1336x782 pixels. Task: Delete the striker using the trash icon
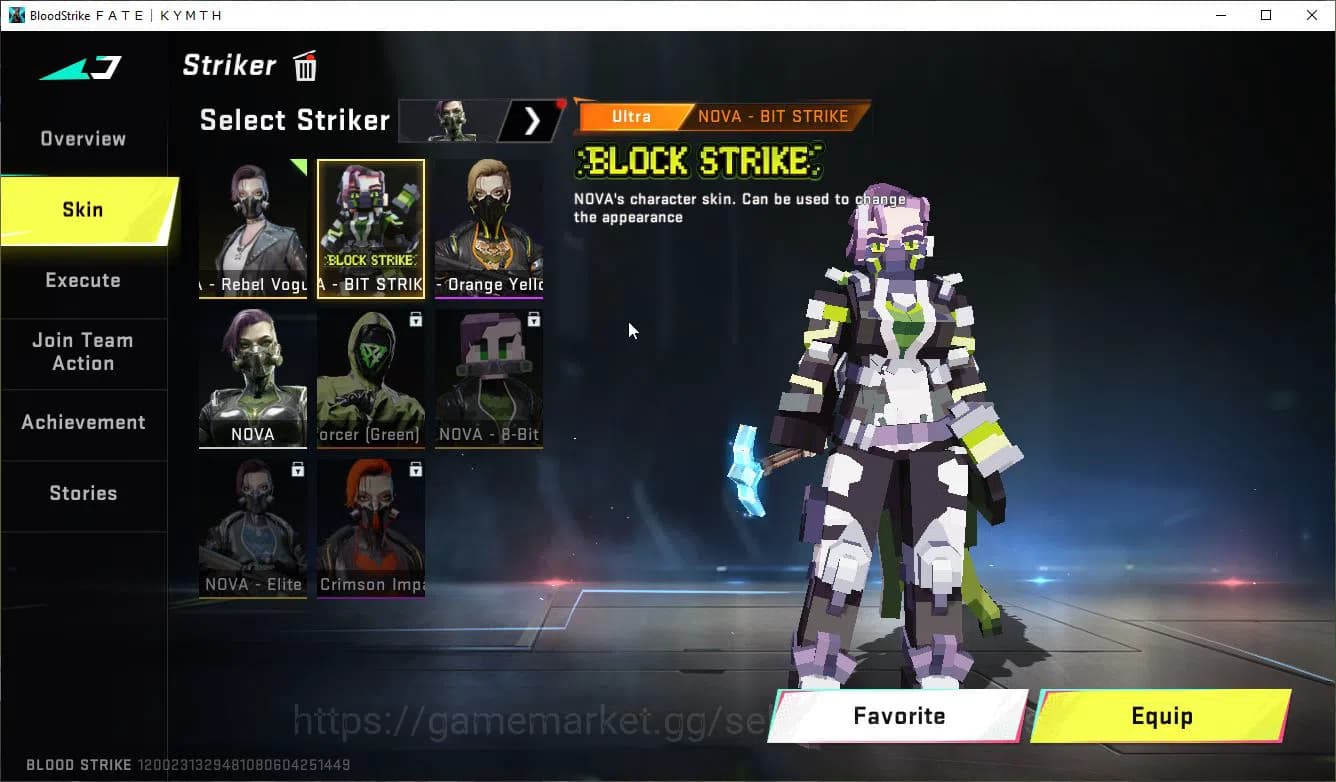coord(303,65)
